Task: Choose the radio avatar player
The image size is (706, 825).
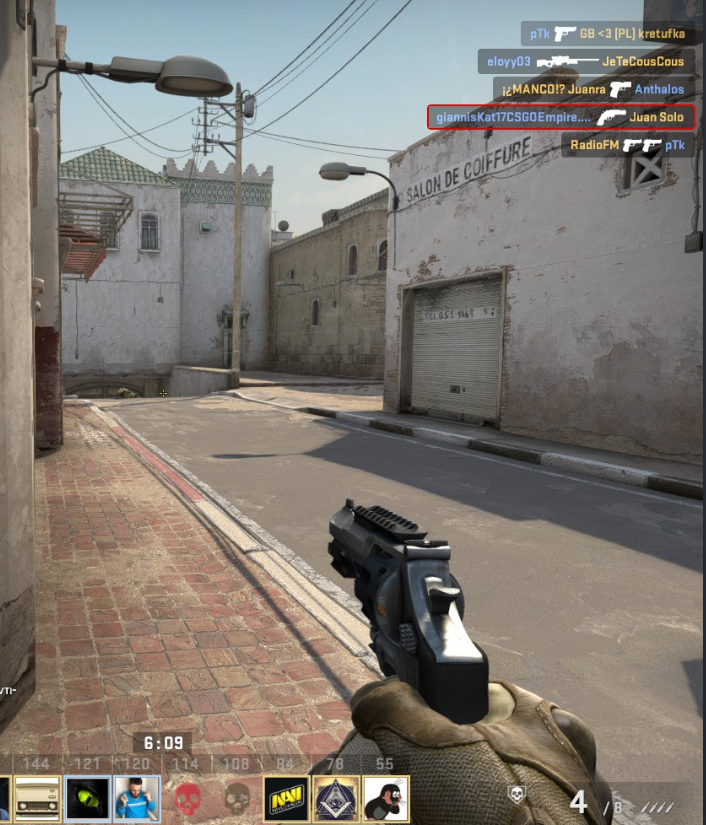Action: pos(37,797)
